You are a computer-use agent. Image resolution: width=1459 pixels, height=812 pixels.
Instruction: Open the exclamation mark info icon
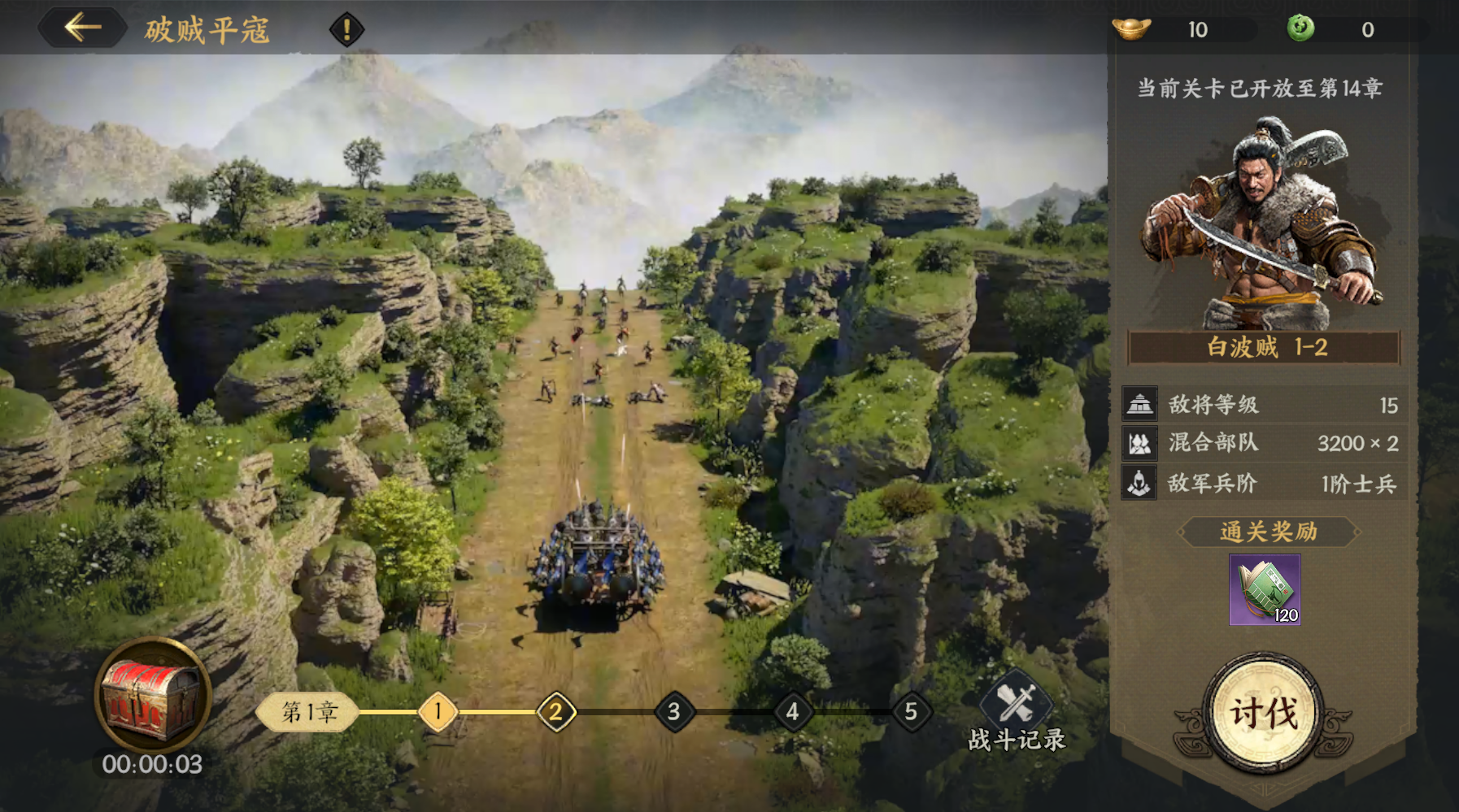[346, 30]
